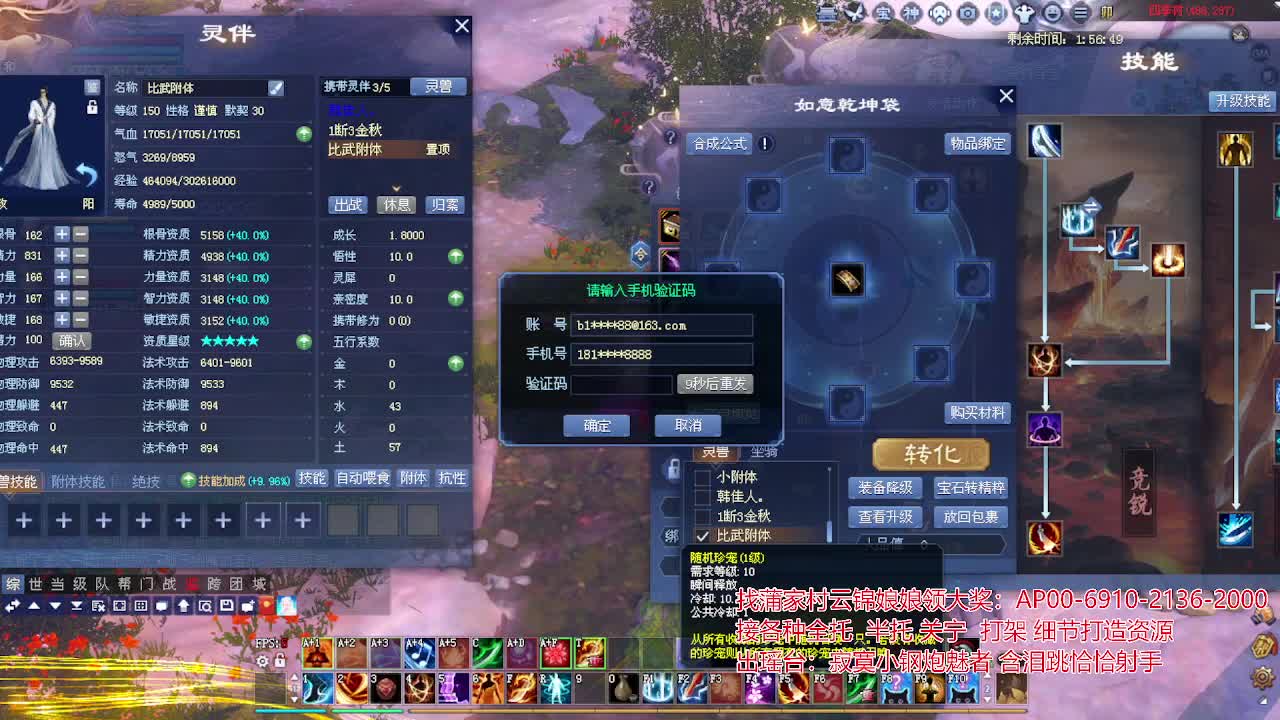The image size is (1280, 720).
Task: Select the A+1 skill icon on the hotbar
Action: click(x=318, y=653)
